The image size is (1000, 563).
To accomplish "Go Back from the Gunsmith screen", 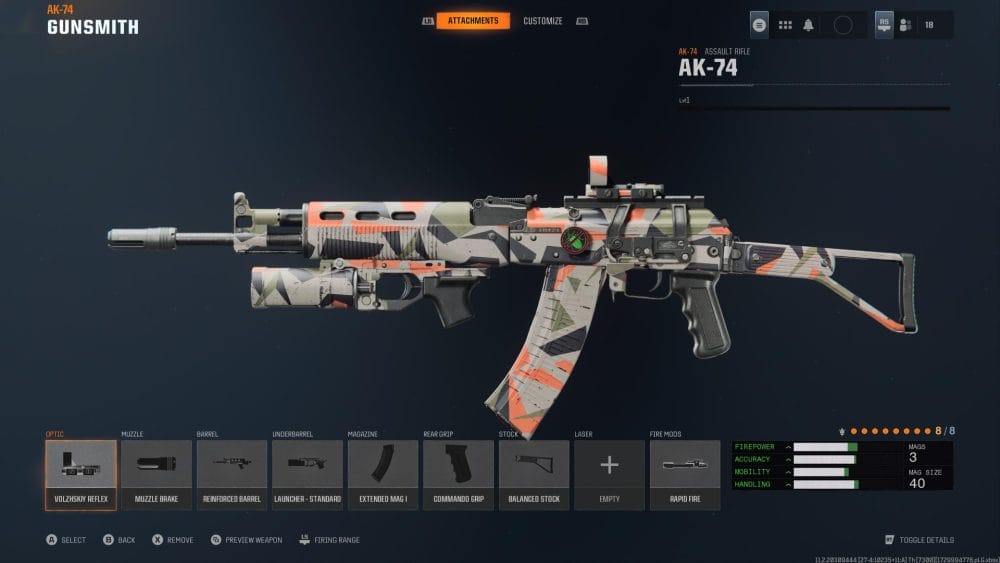I will (x=120, y=540).
